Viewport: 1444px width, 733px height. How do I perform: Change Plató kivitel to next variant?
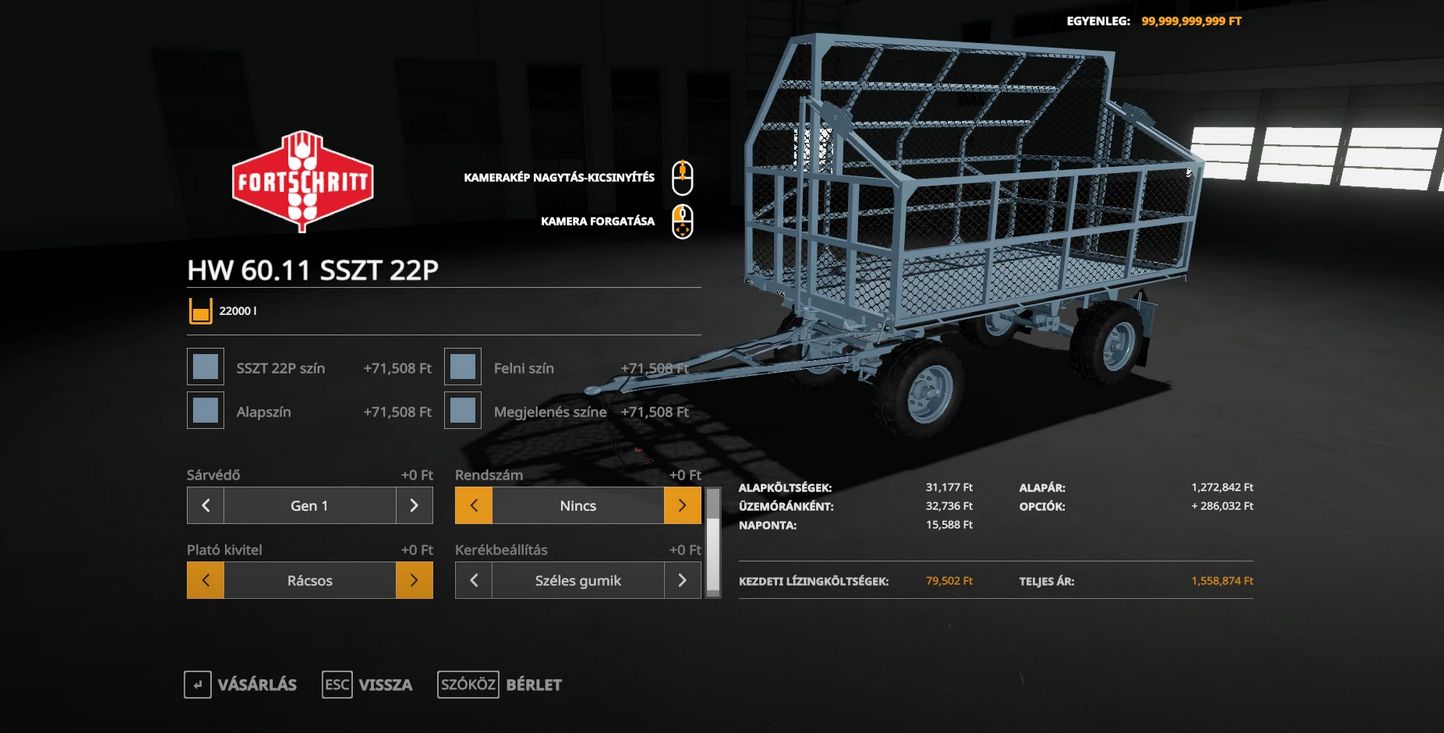click(x=414, y=580)
